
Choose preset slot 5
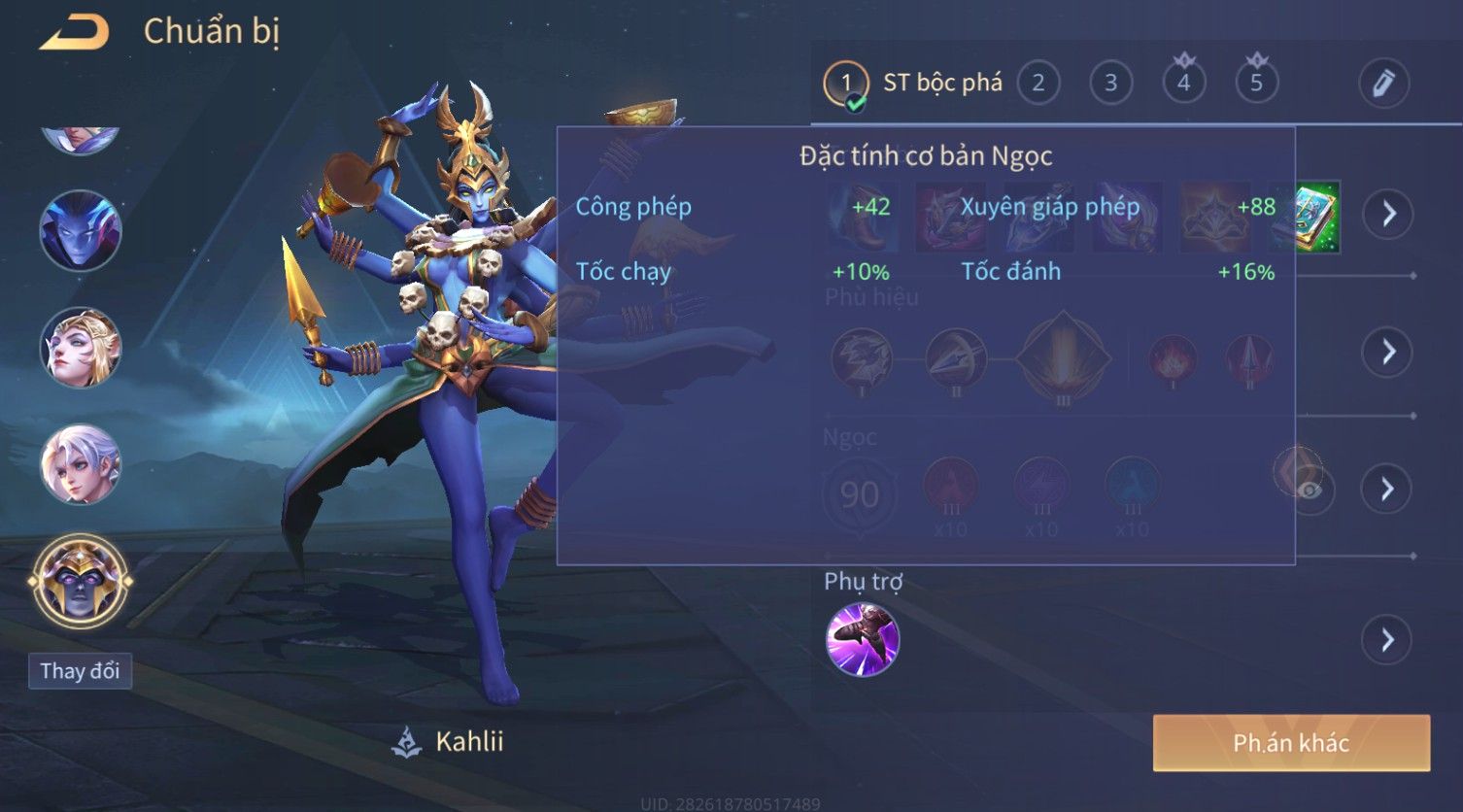point(1256,84)
